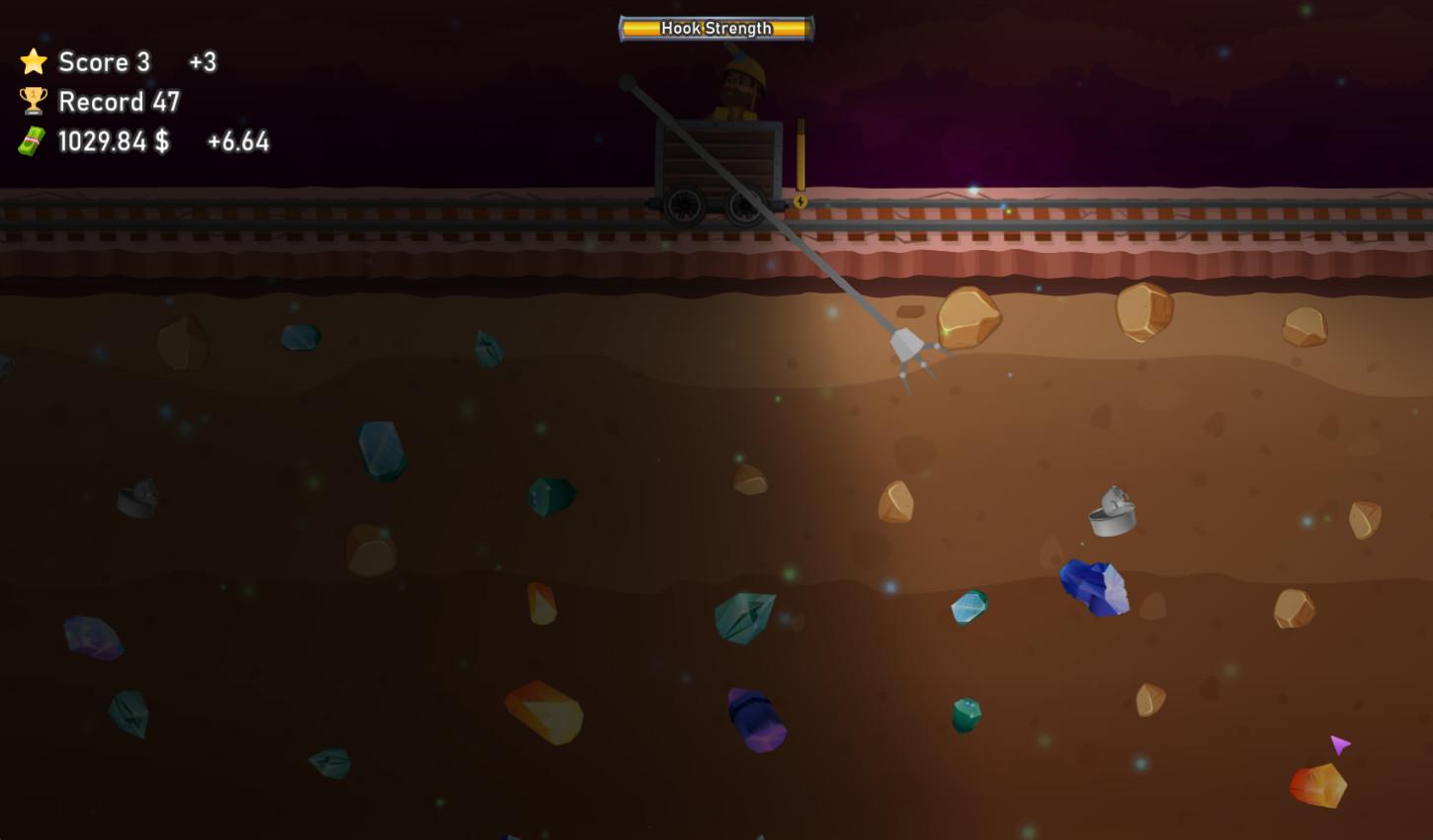The width and height of the screenshot is (1433, 840).
Task: Click the pink arrow cursor marker
Action: pyautogui.click(x=1340, y=744)
